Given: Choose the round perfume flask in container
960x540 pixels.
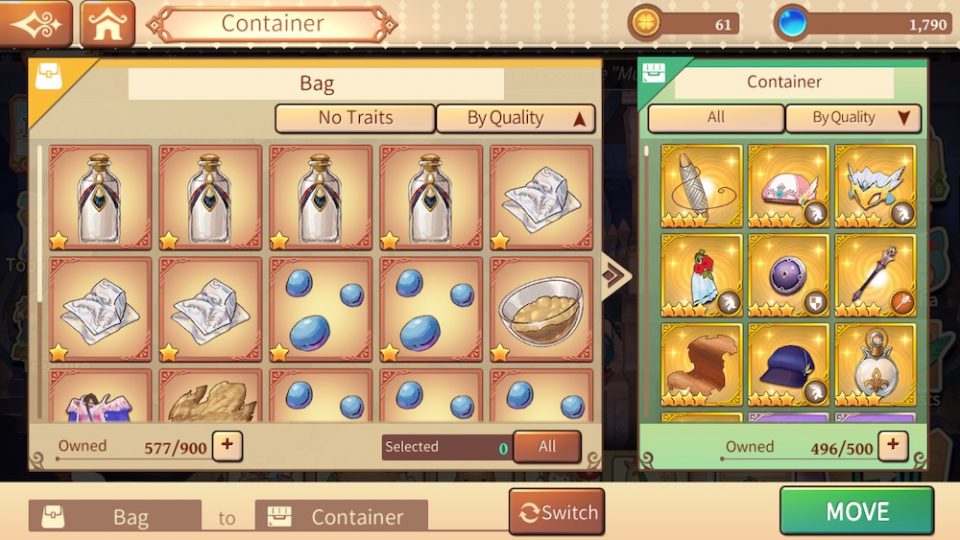Looking at the screenshot, I should (x=875, y=364).
